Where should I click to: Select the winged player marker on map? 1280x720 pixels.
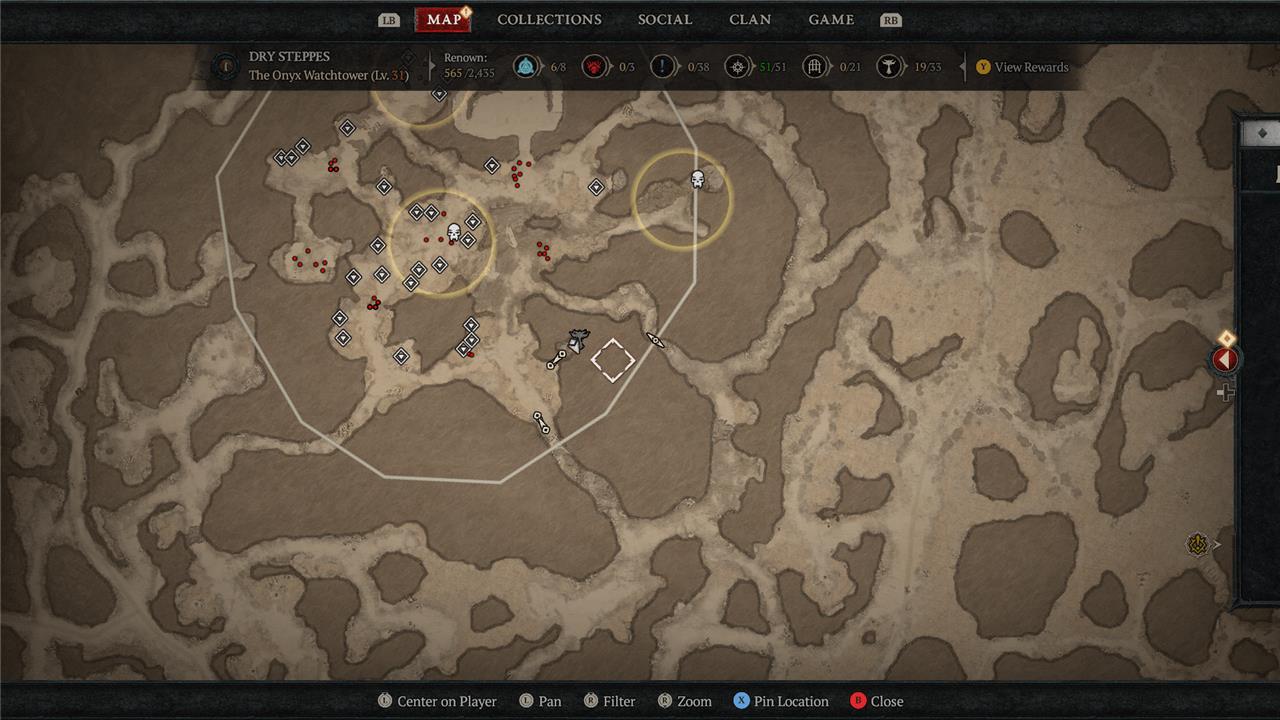tap(578, 340)
